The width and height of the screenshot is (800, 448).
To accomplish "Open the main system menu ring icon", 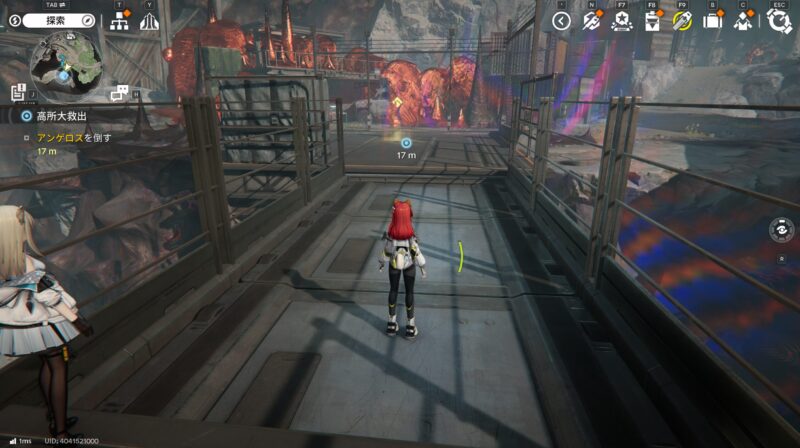I will click(777, 21).
